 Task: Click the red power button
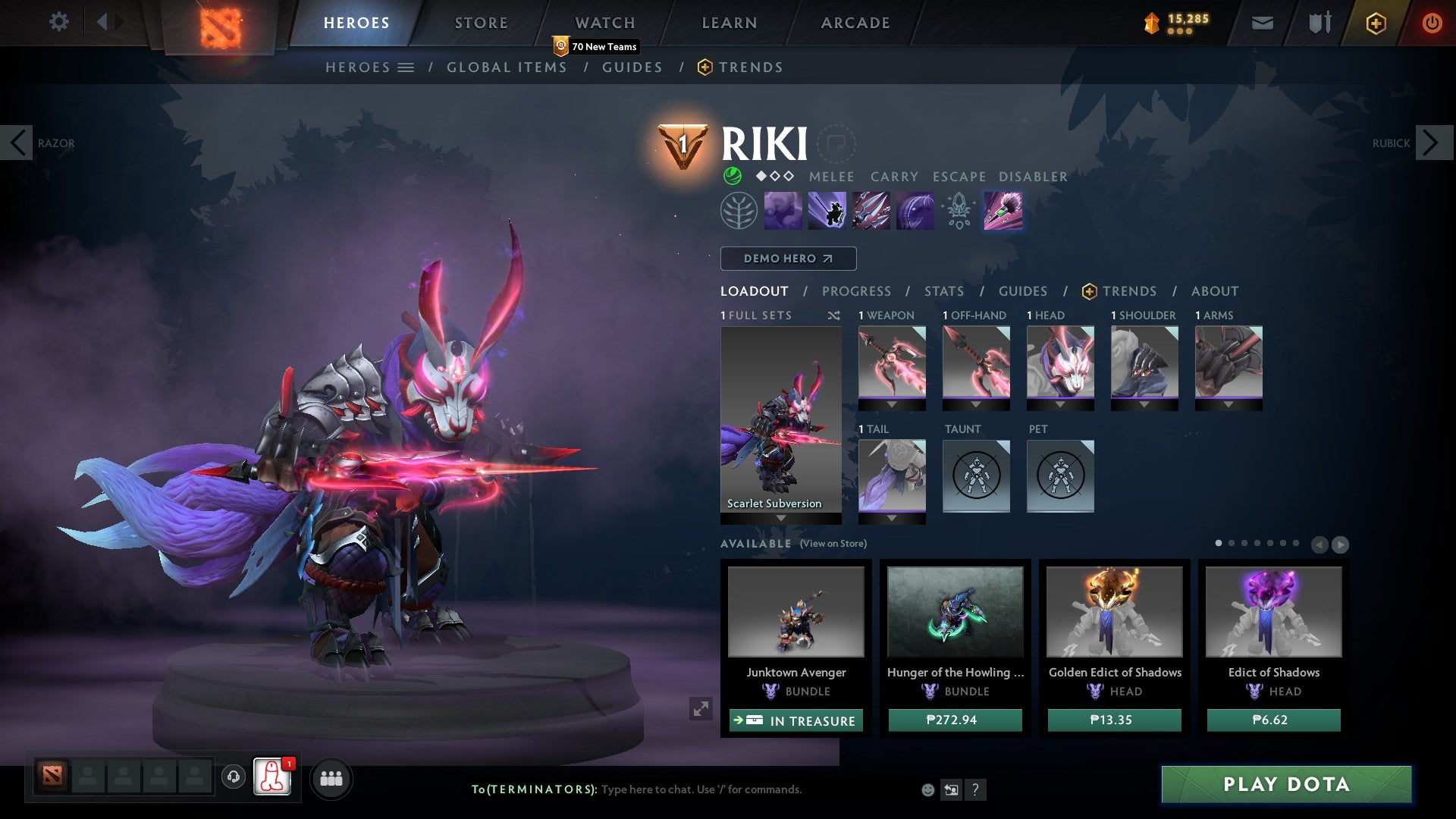[1432, 23]
